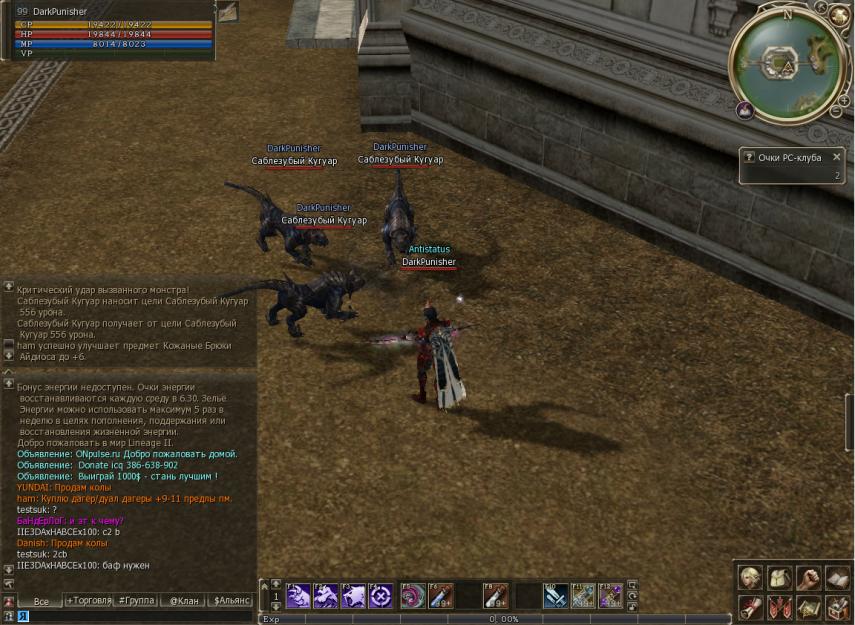The width and height of the screenshot is (855, 625).
Task: Use the F4 crossed-circle skill
Action: coord(380,596)
